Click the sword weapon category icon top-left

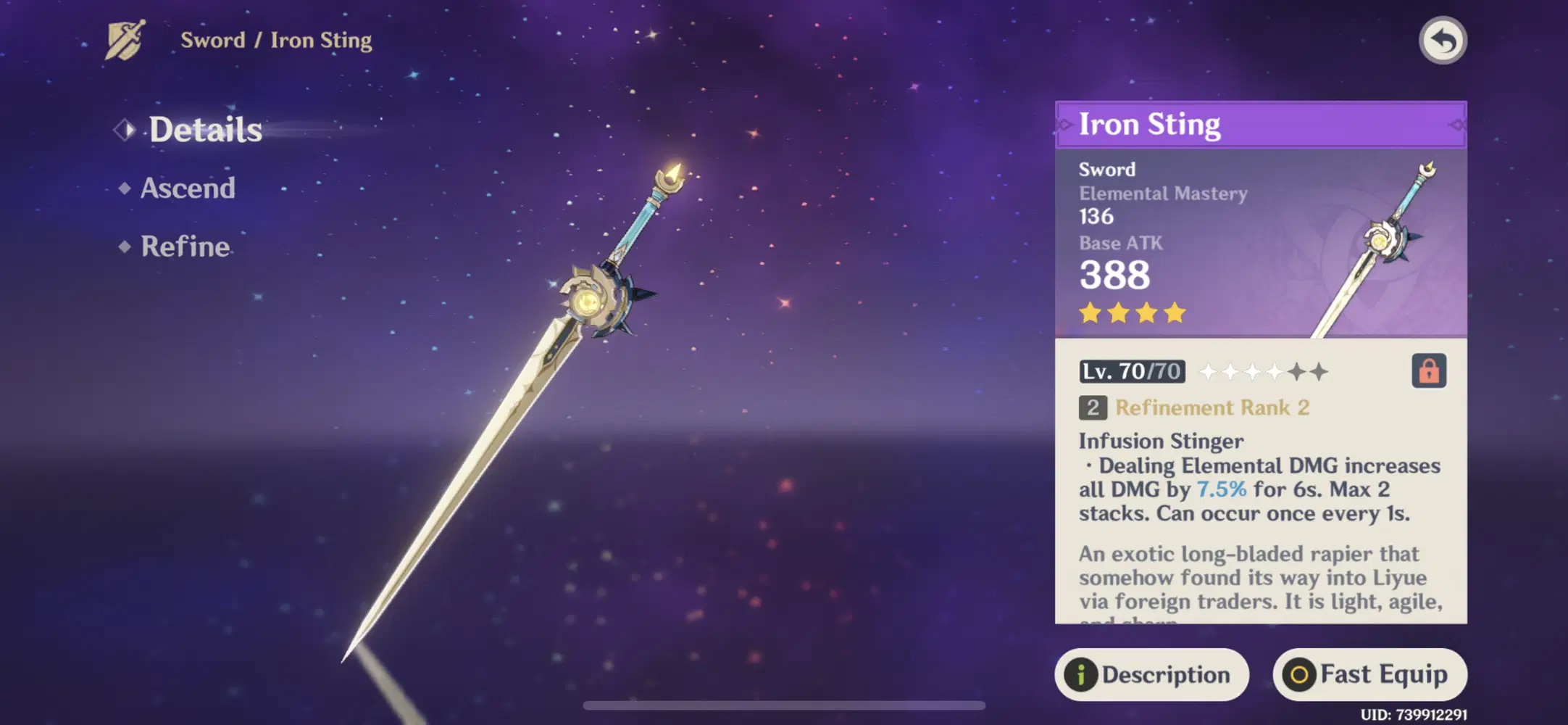point(125,40)
